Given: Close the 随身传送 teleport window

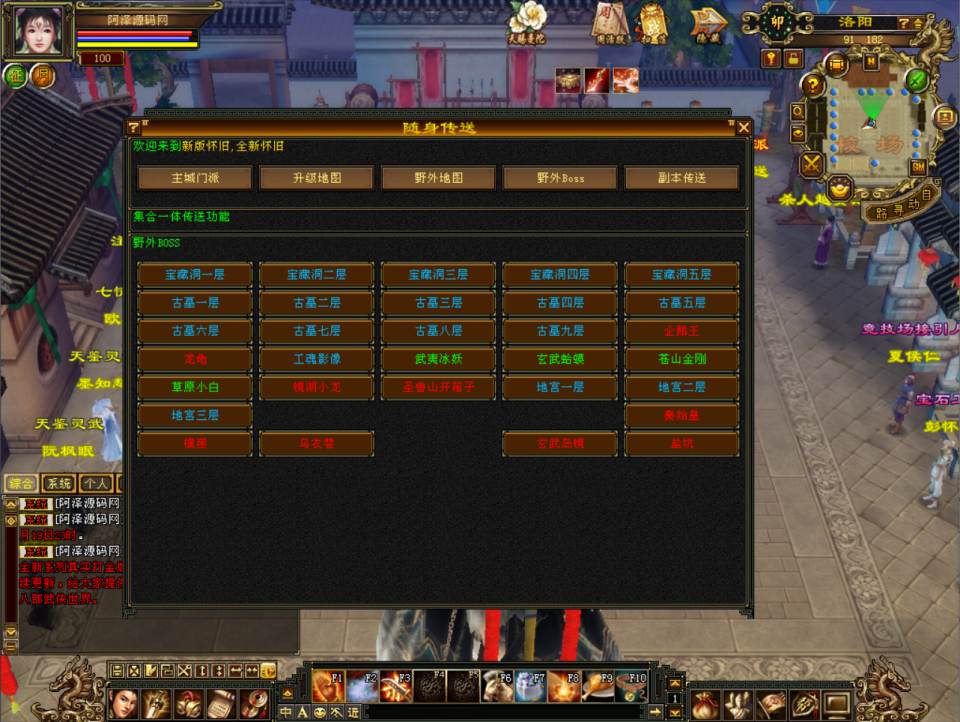Looking at the screenshot, I should coord(743,127).
